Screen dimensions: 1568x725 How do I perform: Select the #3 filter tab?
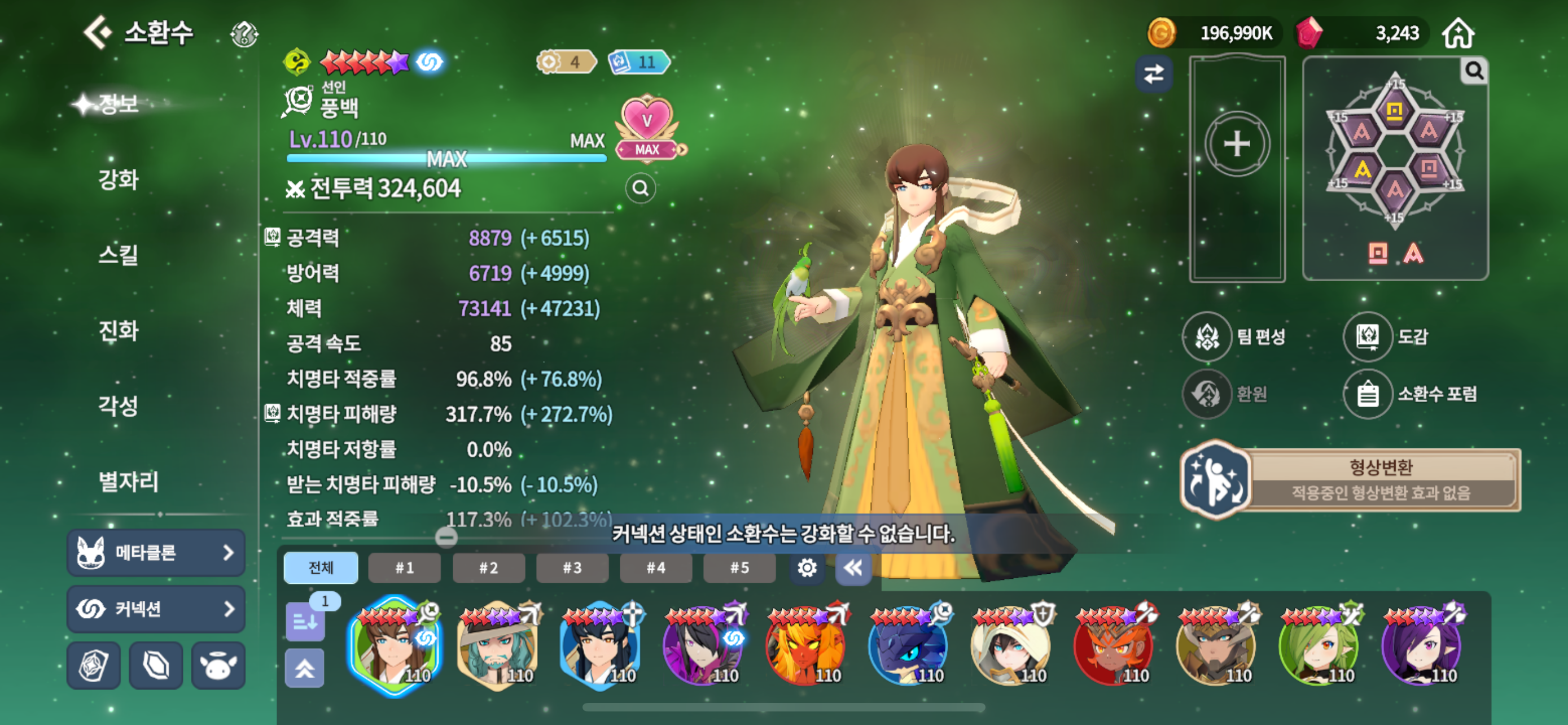click(572, 568)
